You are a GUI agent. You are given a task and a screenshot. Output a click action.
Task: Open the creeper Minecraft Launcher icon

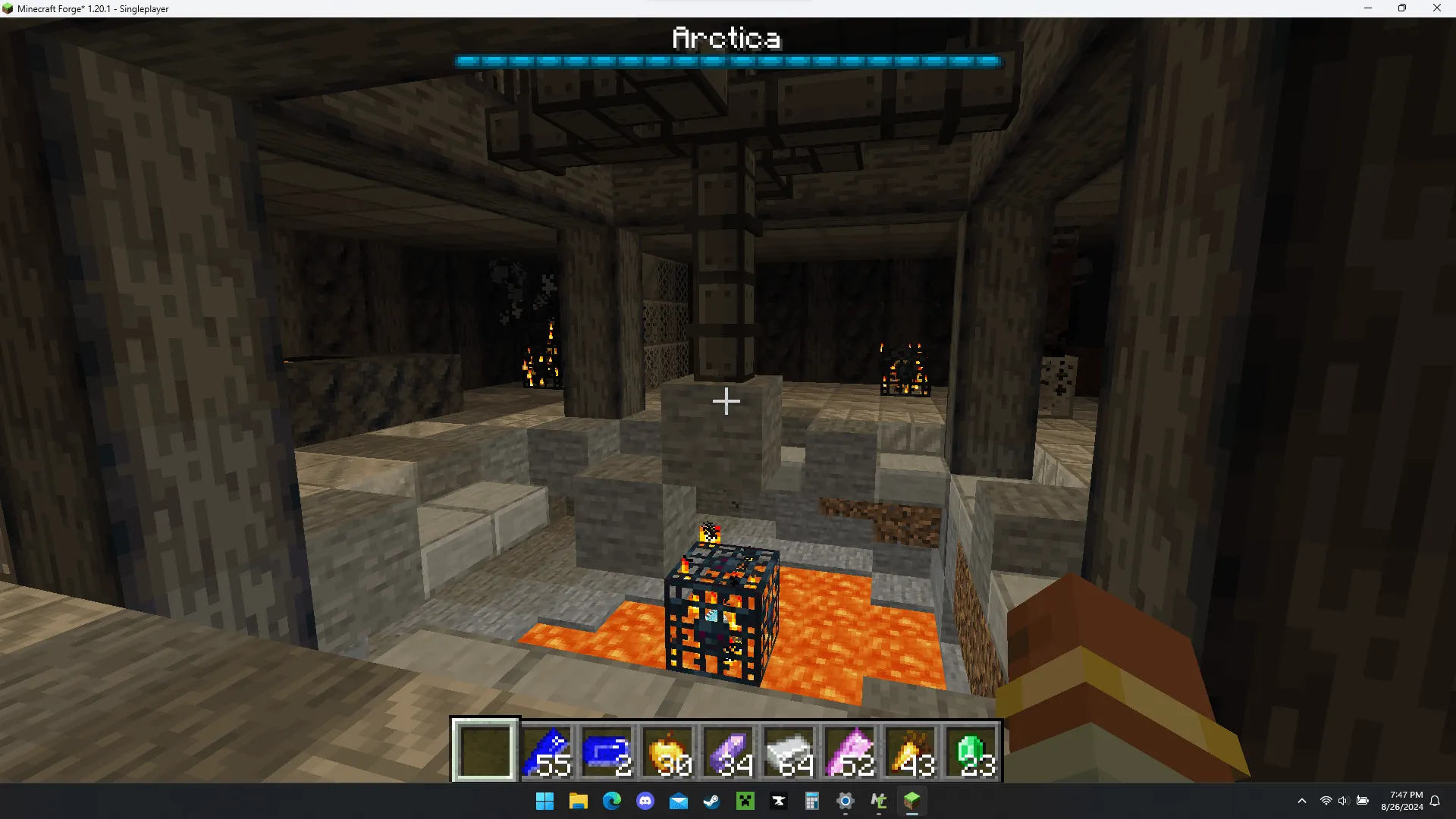pos(745,802)
